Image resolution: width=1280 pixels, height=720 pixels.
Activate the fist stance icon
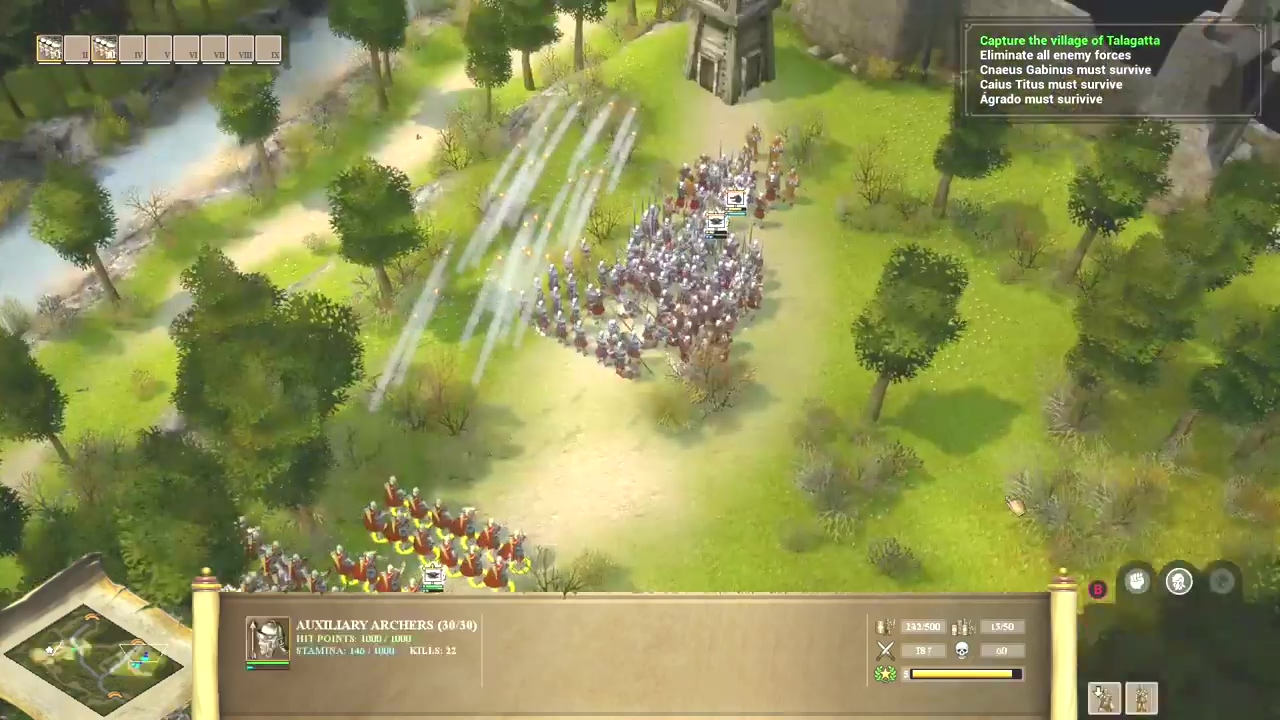click(1137, 582)
